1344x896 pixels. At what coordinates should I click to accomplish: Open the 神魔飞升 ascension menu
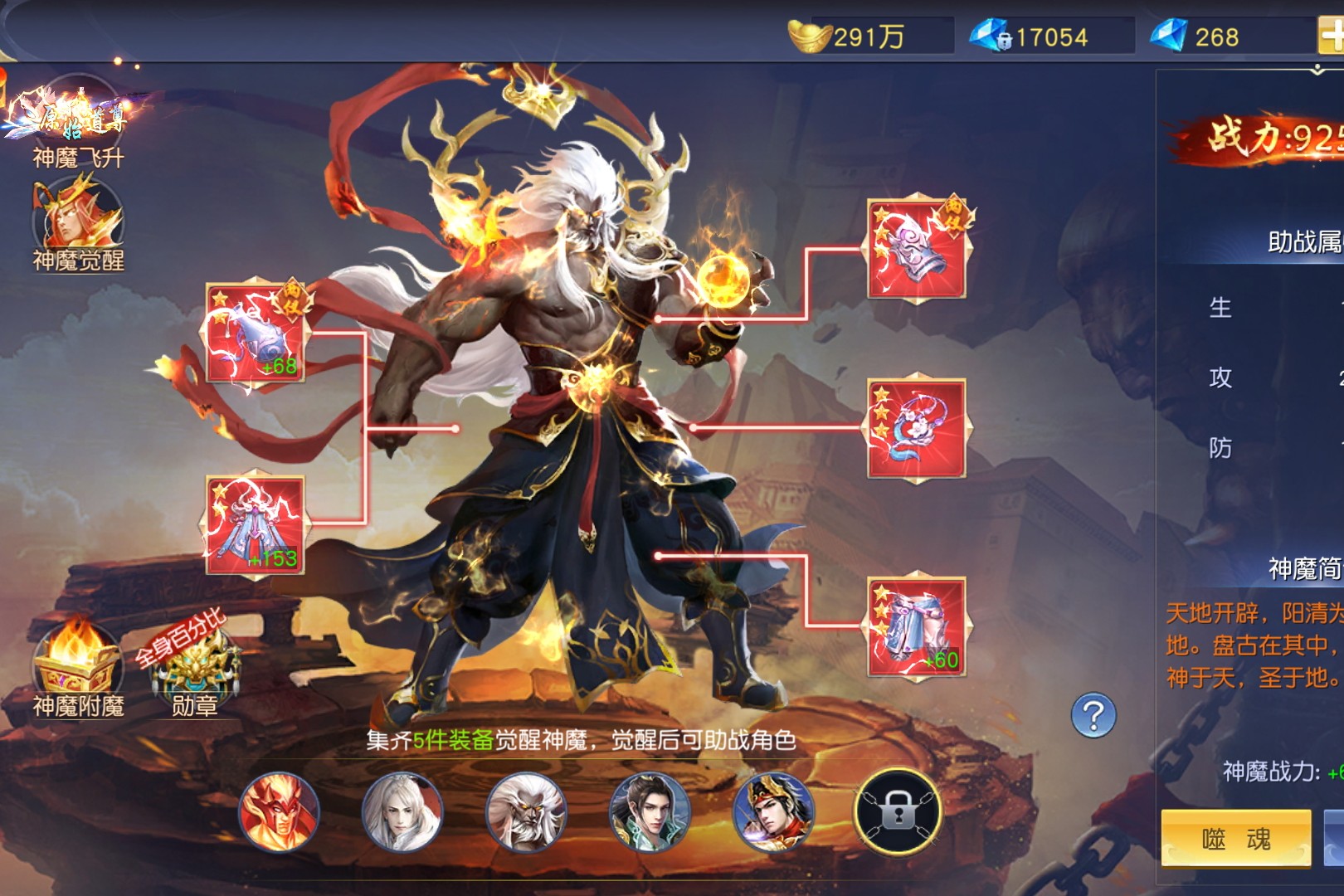[x=77, y=120]
